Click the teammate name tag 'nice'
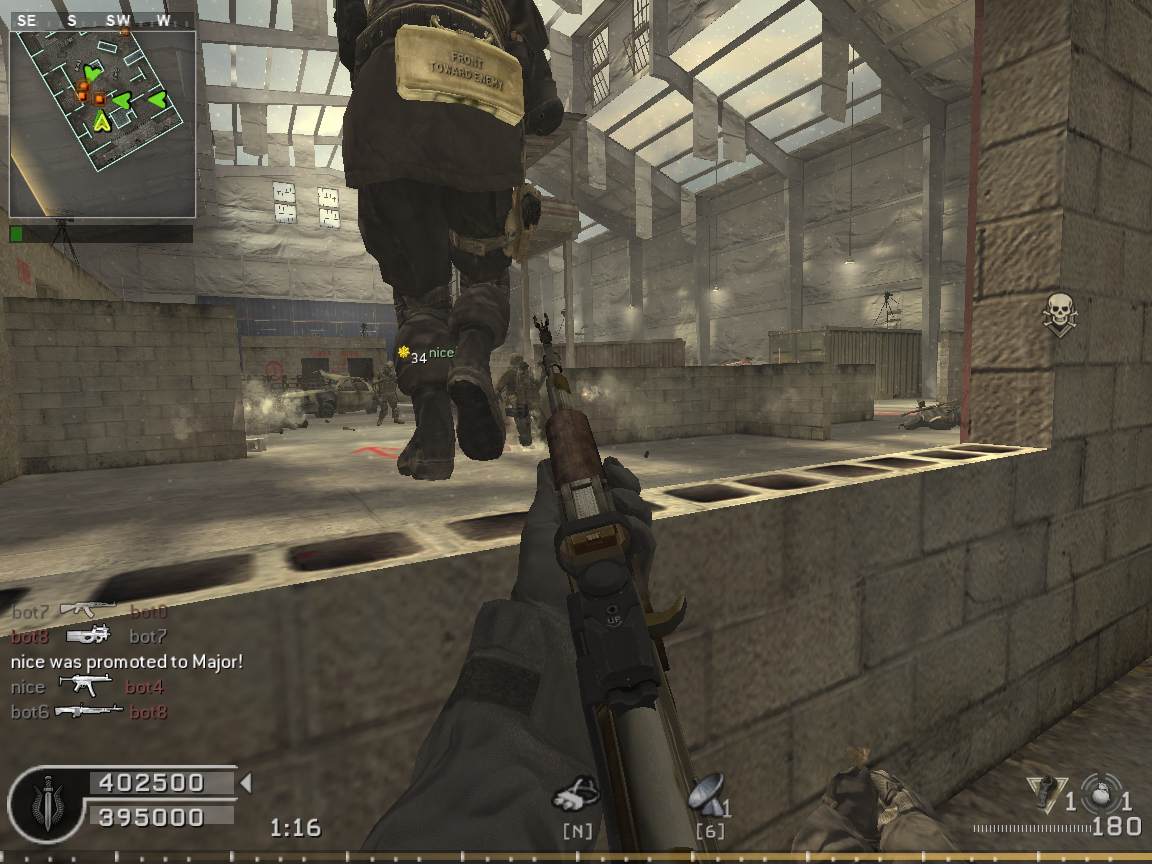The height and width of the screenshot is (864, 1152). point(441,353)
